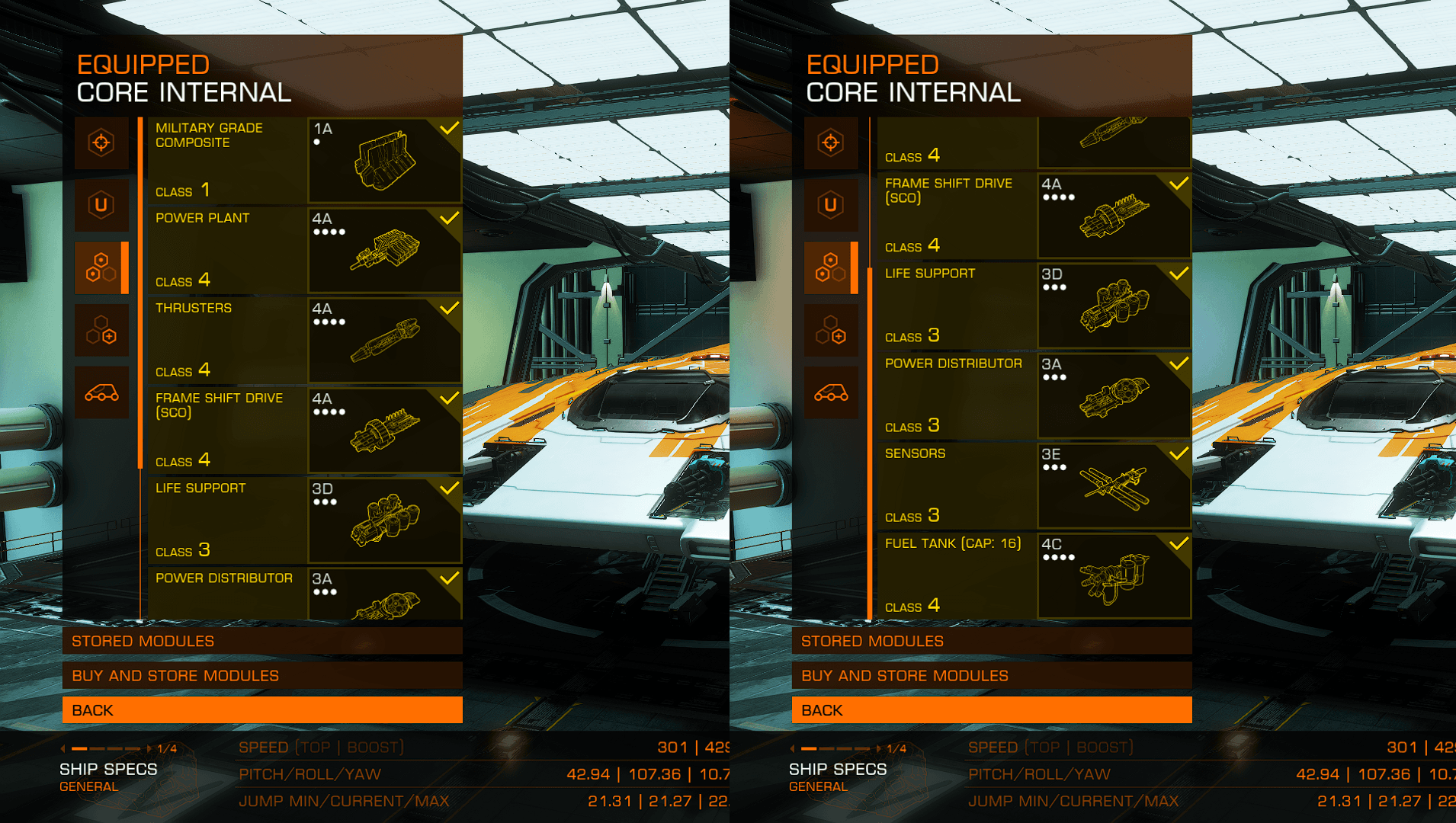Choose Life Support row directly below Thrusters list
This screenshot has height=823, width=1456.
point(304,520)
